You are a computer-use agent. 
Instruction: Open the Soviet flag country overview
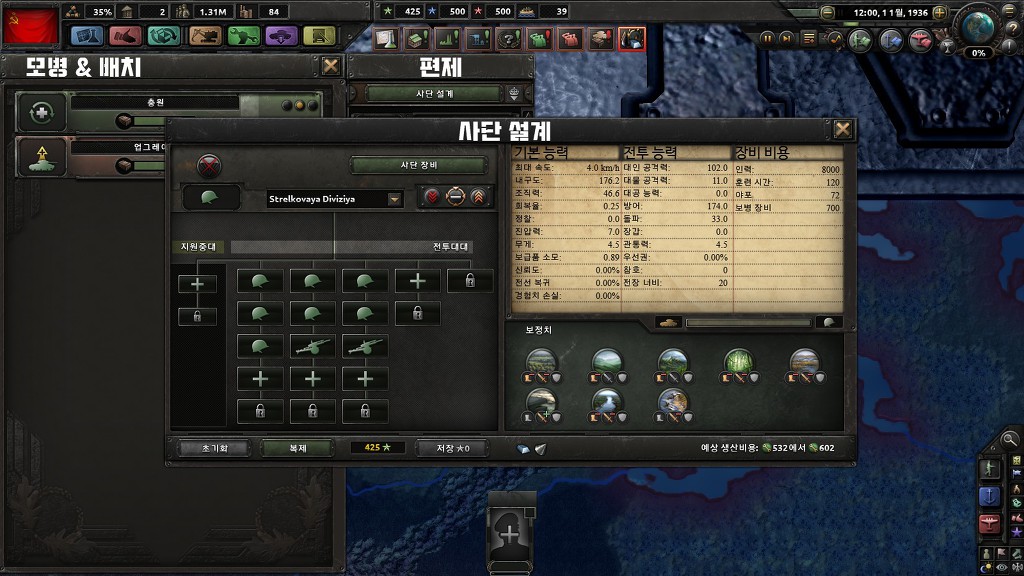(30, 25)
